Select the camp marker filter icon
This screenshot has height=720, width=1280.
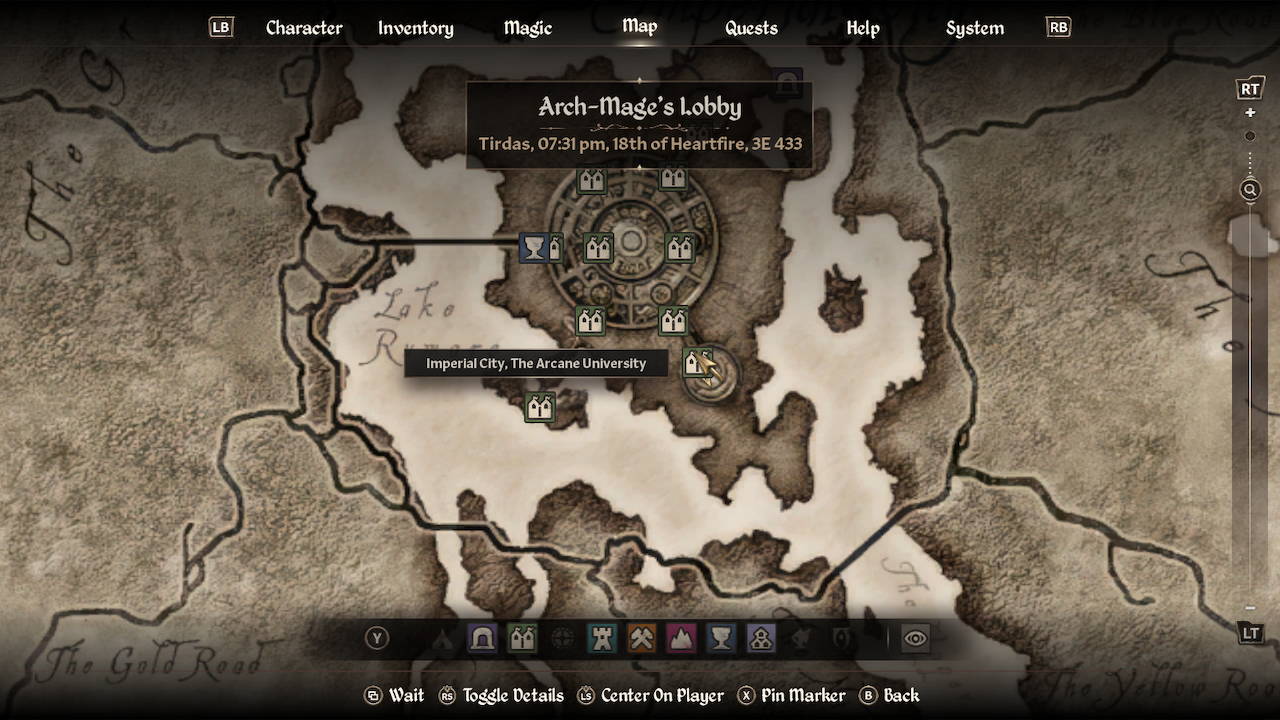pyautogui.click(x=442, y=637)
